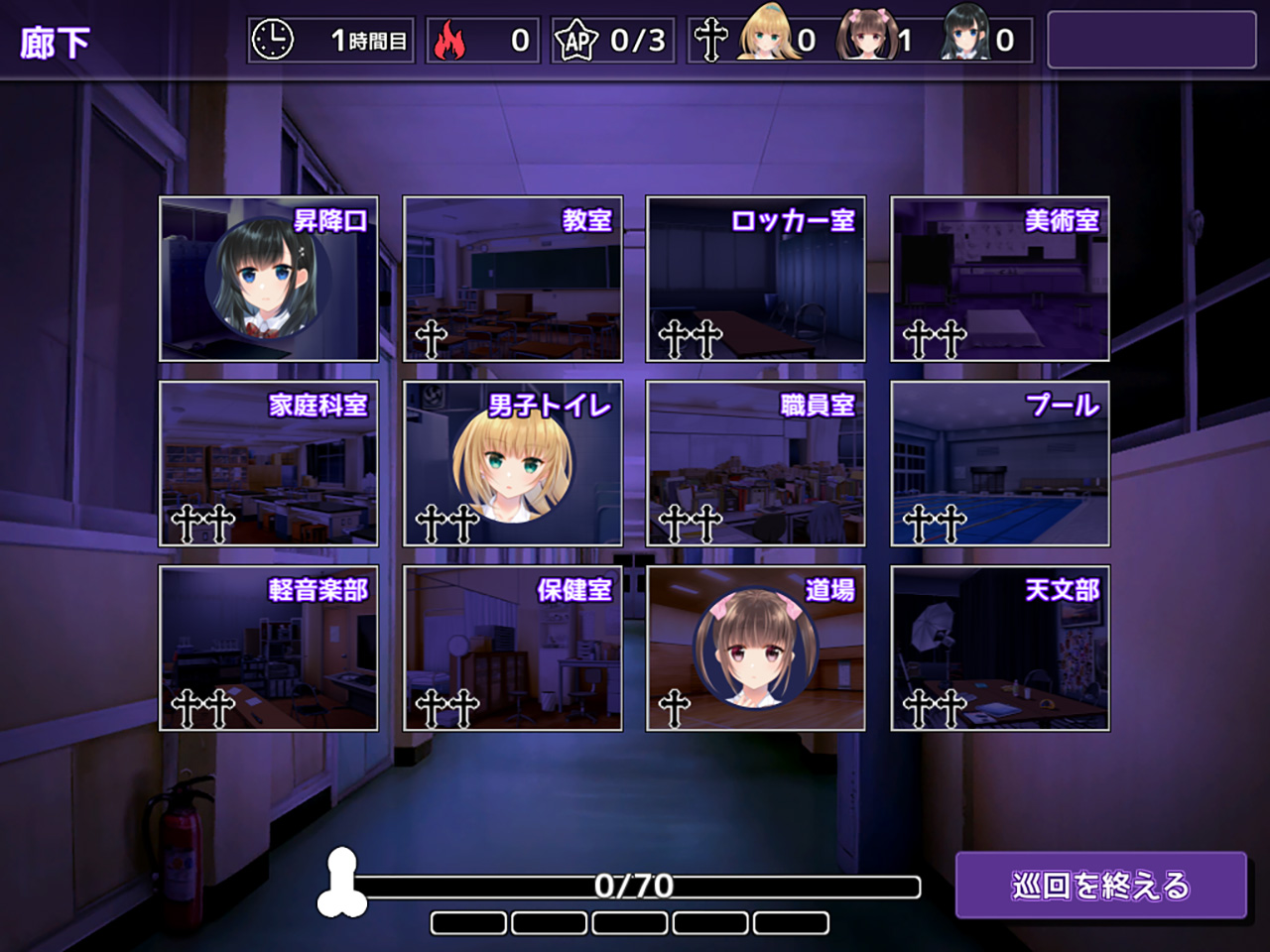Choose the 教室 classroom tile
This screenshot has width=1270, height=952.
[513, 279]
